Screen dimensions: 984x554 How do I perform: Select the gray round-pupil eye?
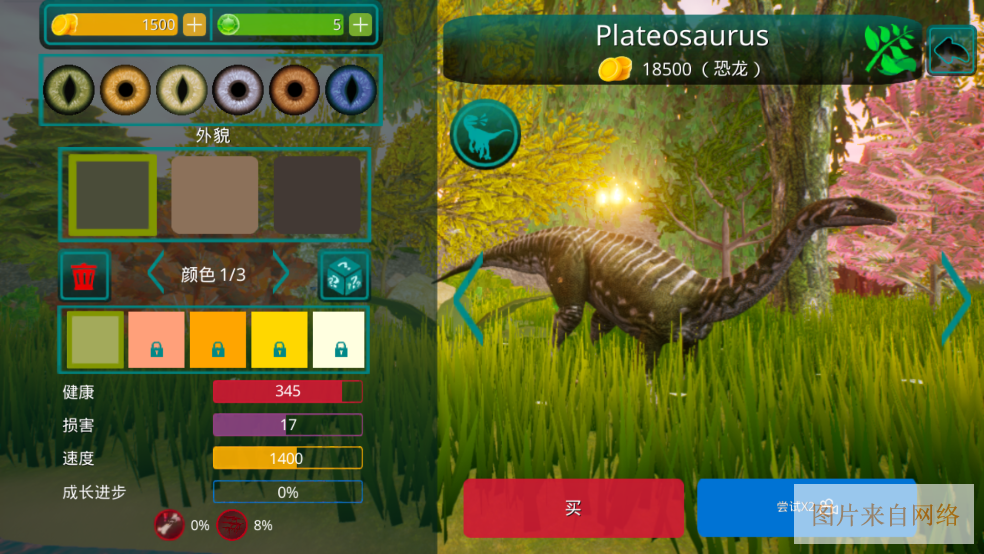(x=238, y=90)
